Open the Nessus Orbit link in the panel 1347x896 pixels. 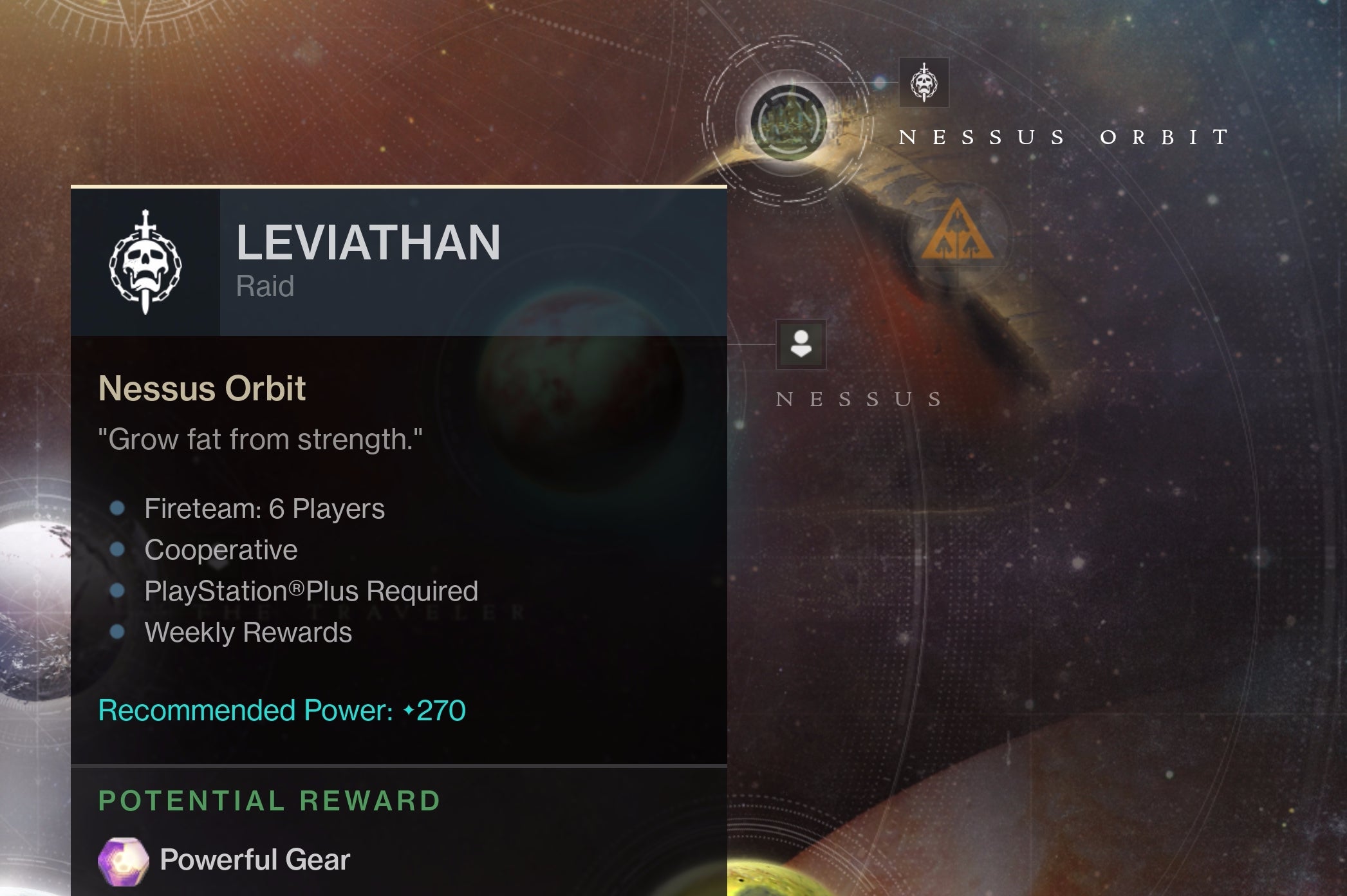(x=201, y=387)
